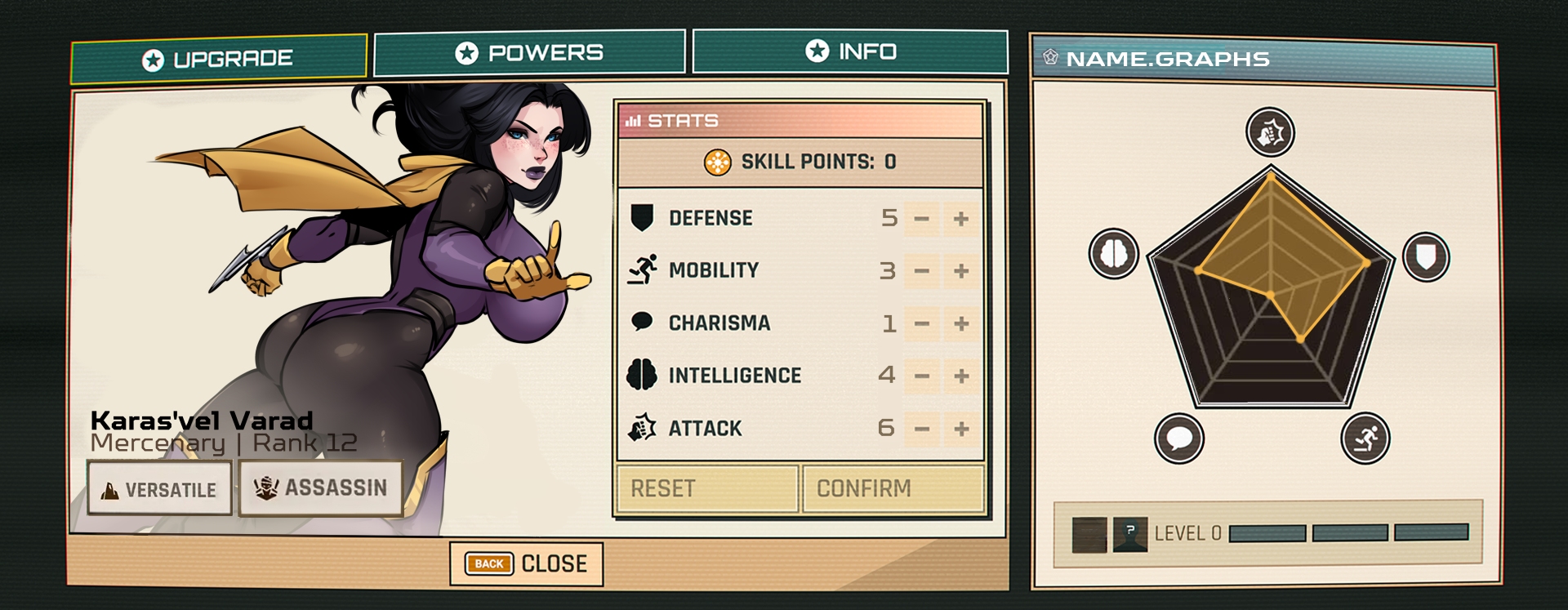Image resolution: width=1568 pixels, height=610 pixels.
Task: Lower Charisma with the minus button
Action: 922,324
